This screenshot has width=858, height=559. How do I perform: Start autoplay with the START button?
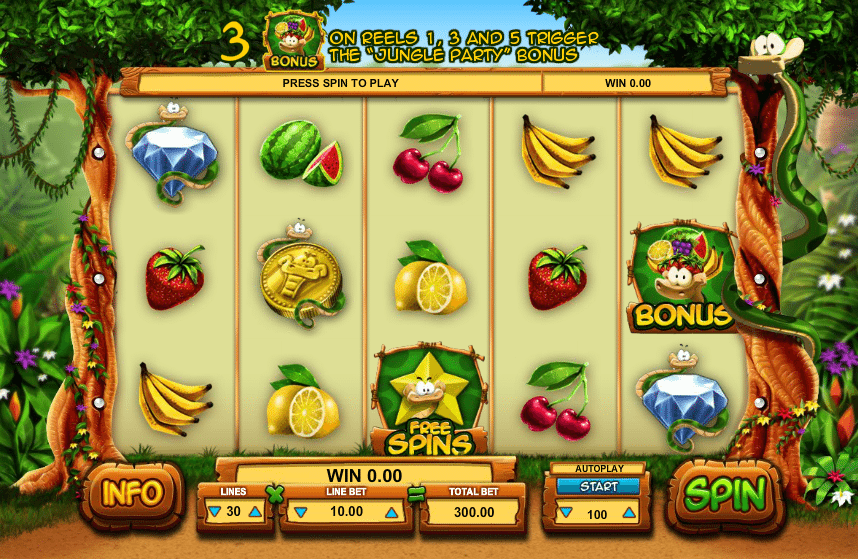tap(598, 487)
